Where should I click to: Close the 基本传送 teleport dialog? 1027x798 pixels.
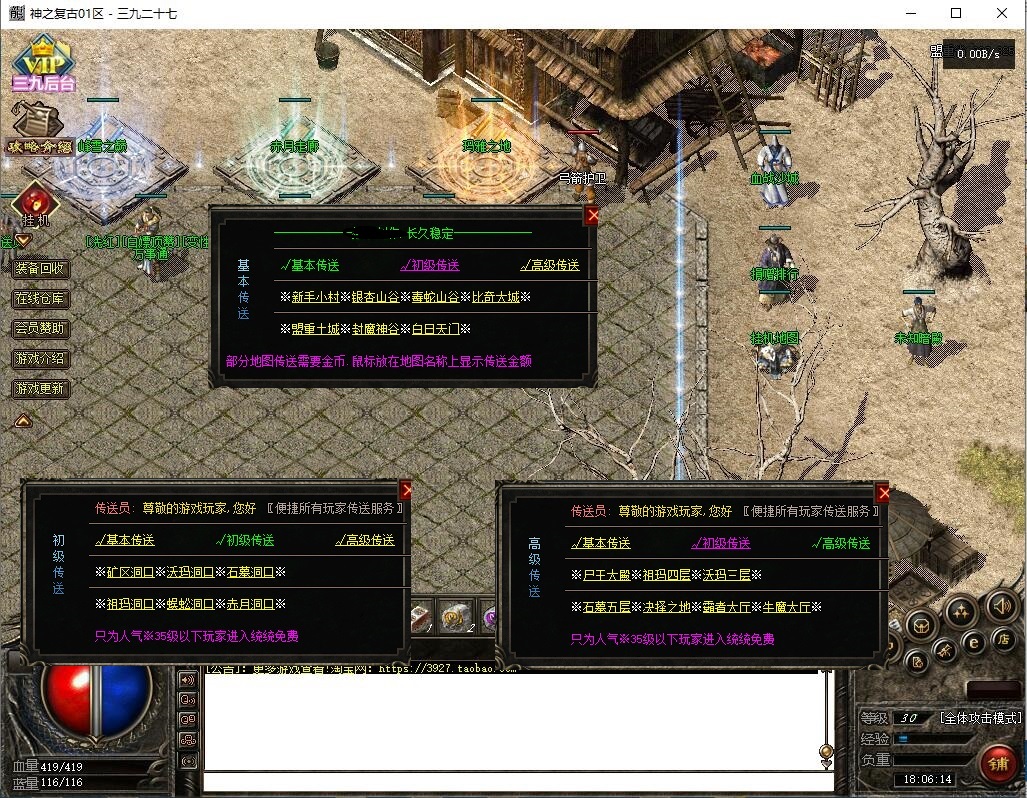click(x=592, y=215)
